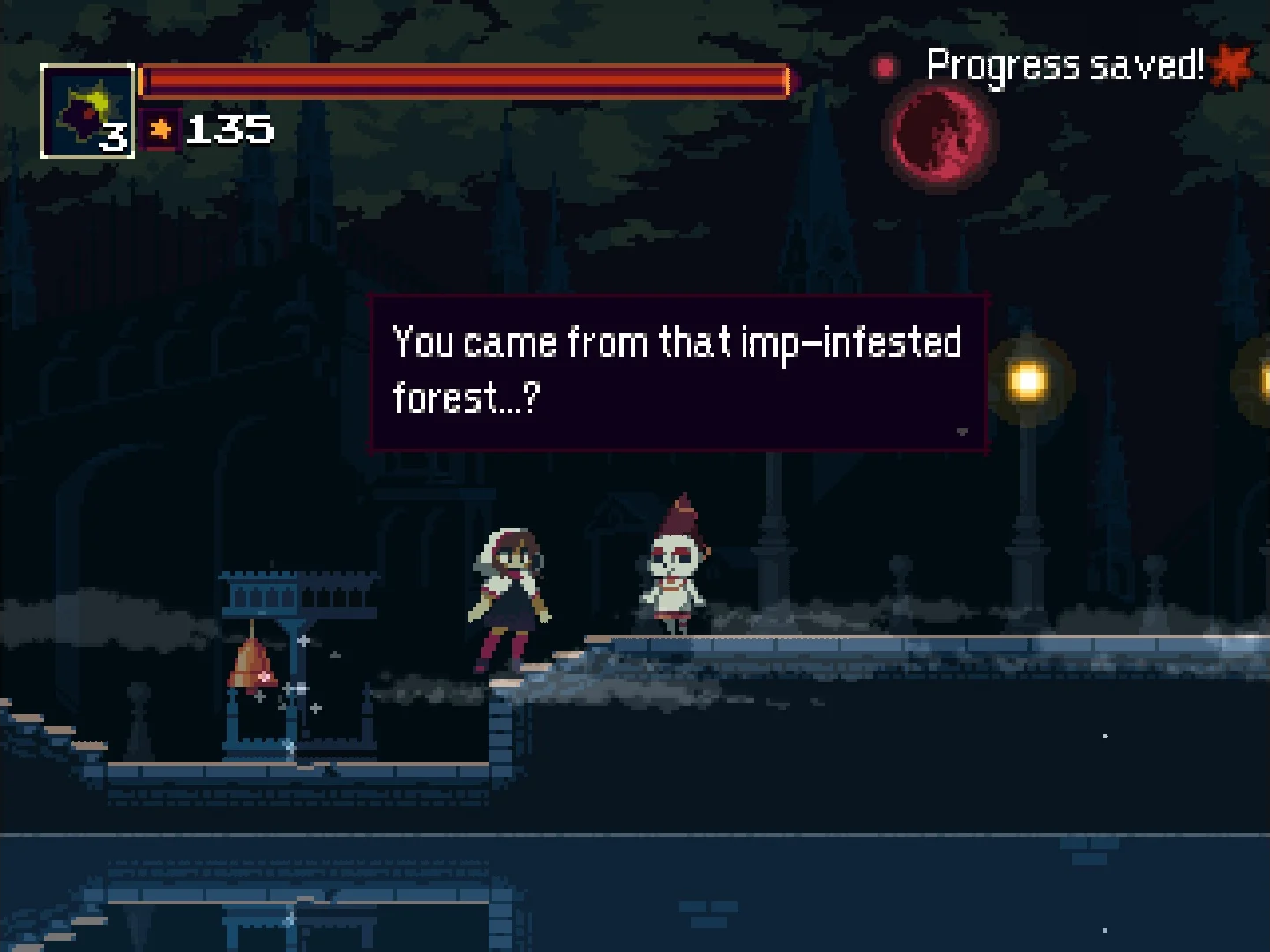Select the equipped item icon showing quantity 3

point(86,109)
